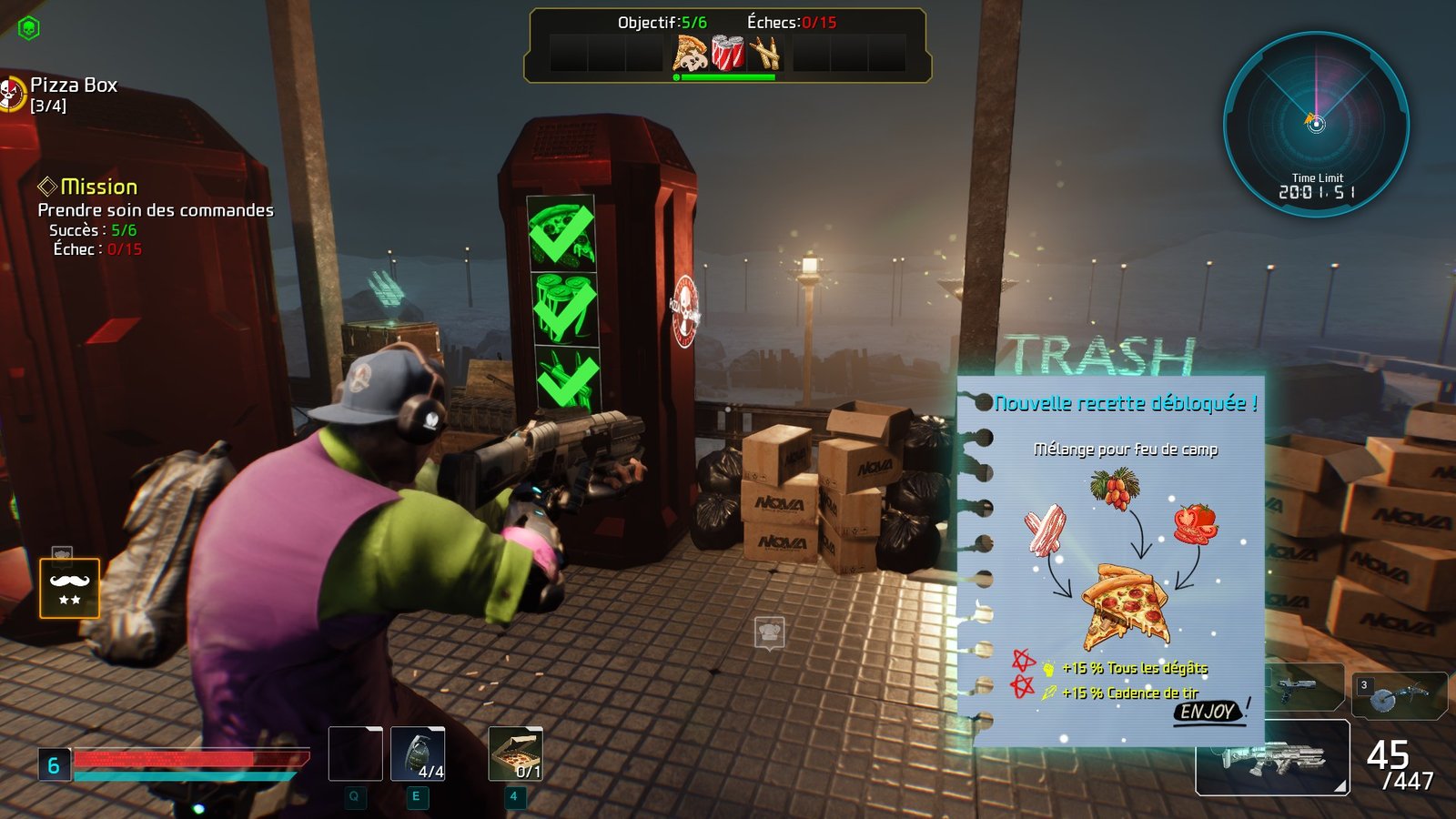Click the ENJOY label on the recipe card
1456x819 pixels.
pos(1207,712)
